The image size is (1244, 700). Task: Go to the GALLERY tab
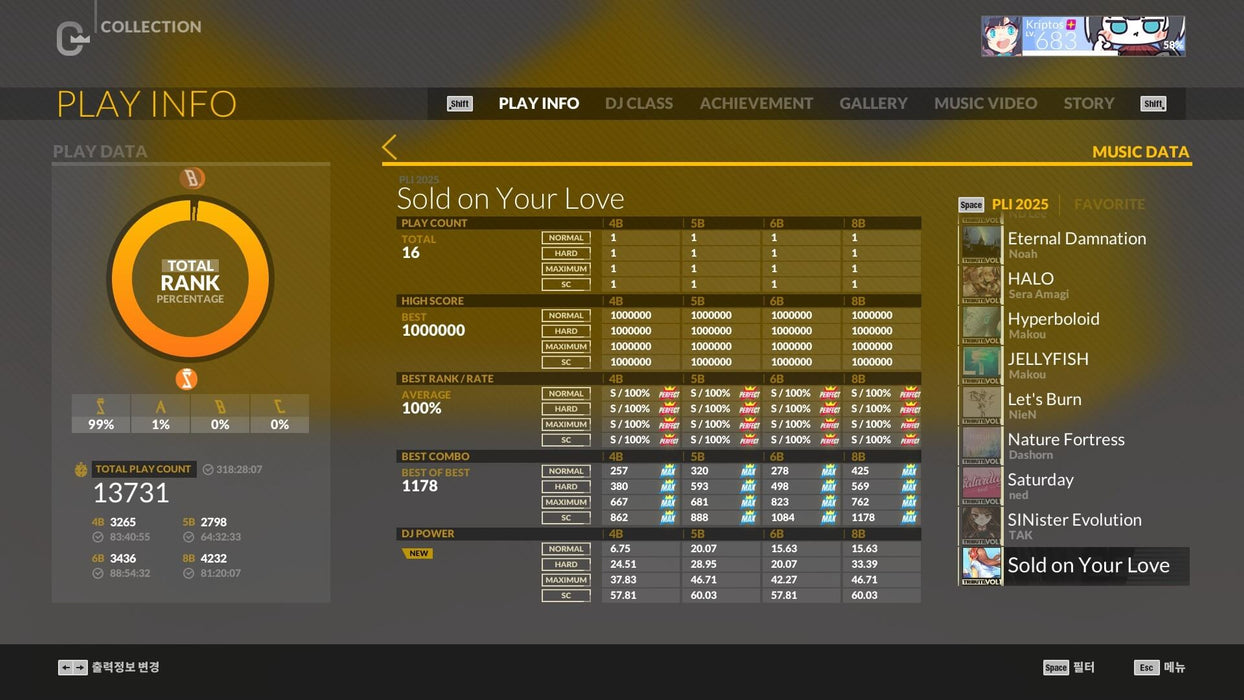click(873, 103)
